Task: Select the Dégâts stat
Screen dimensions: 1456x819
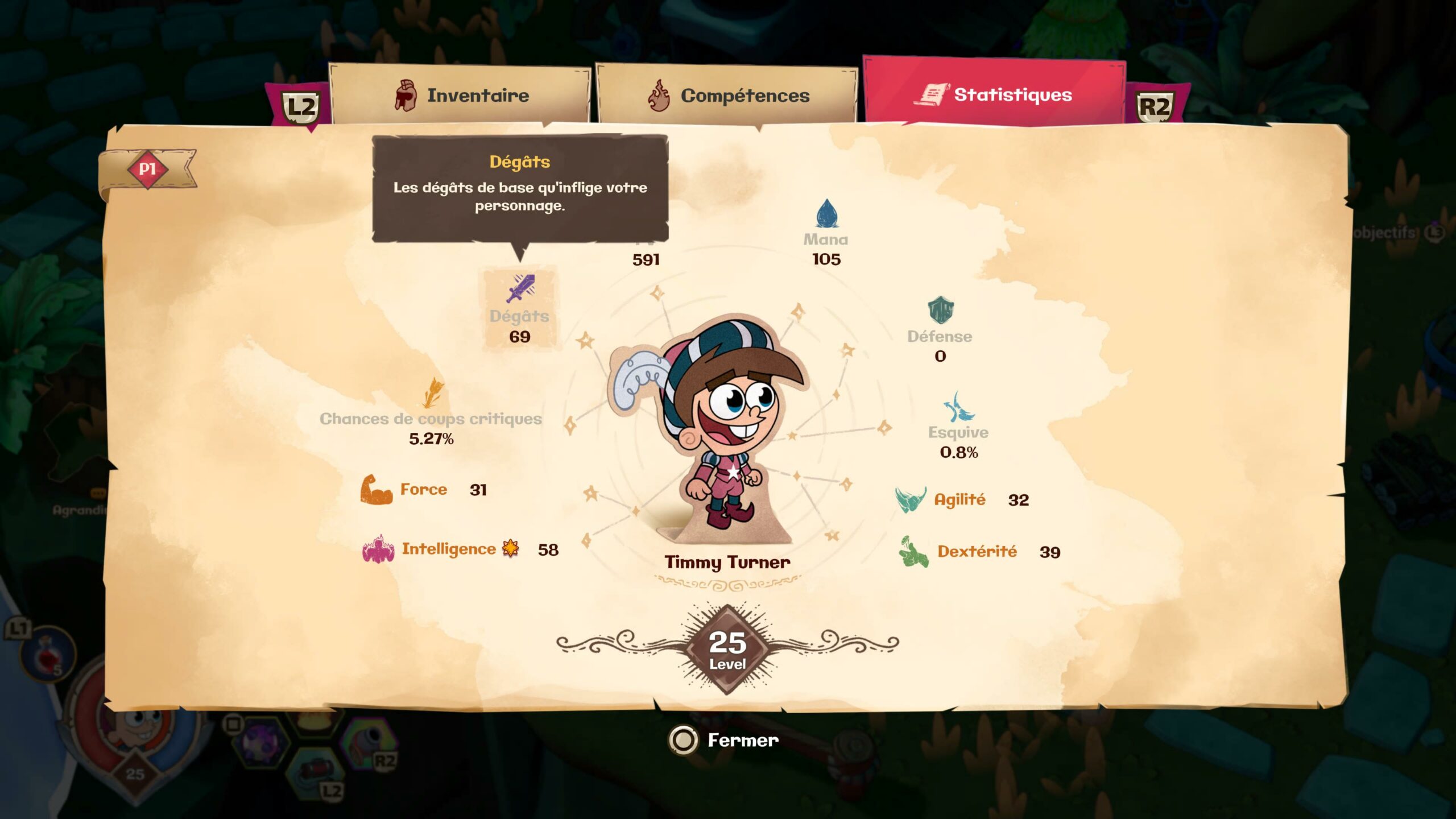Action: (x=520, y=311)
